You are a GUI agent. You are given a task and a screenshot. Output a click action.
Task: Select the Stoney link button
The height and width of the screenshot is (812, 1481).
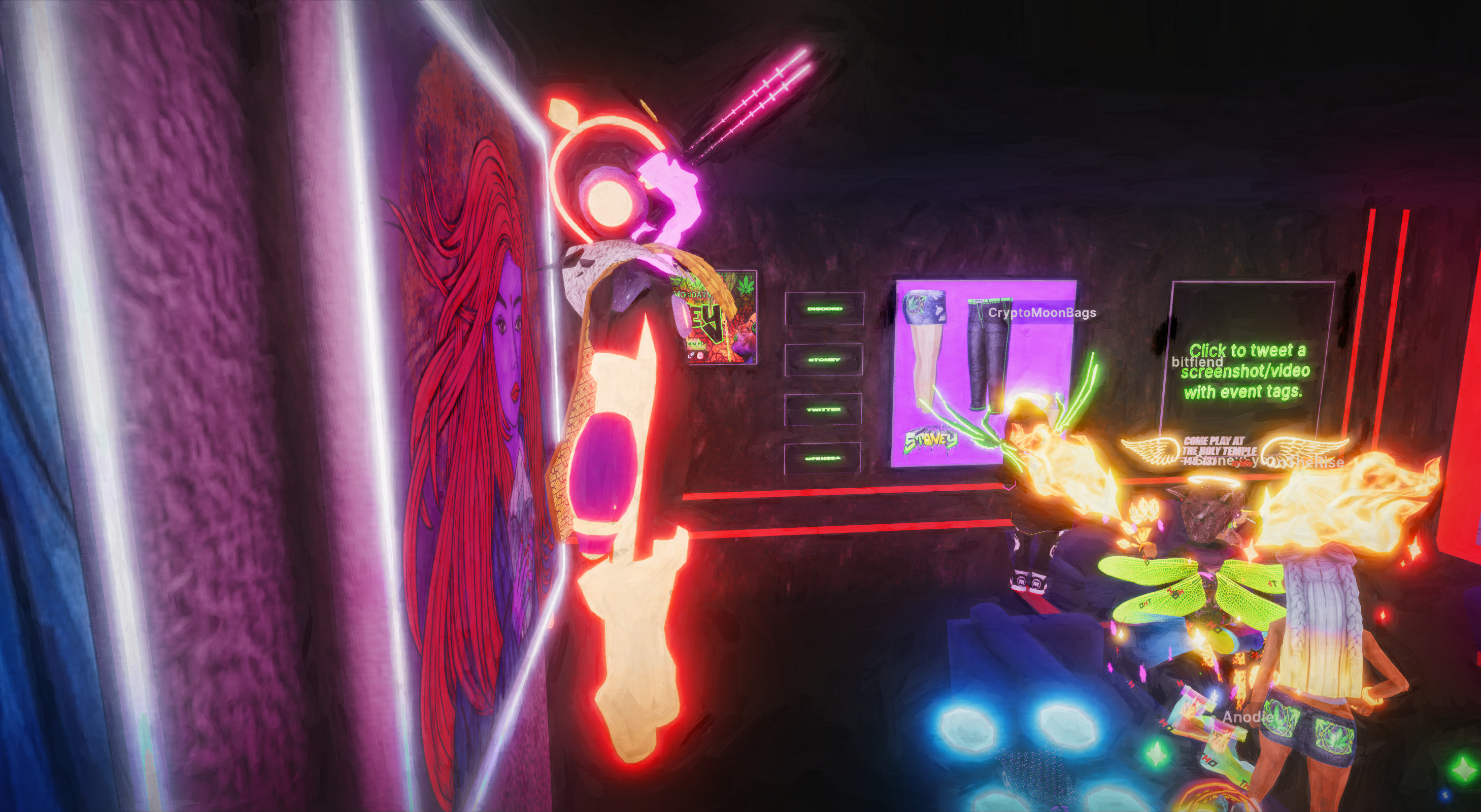[824, 360]
